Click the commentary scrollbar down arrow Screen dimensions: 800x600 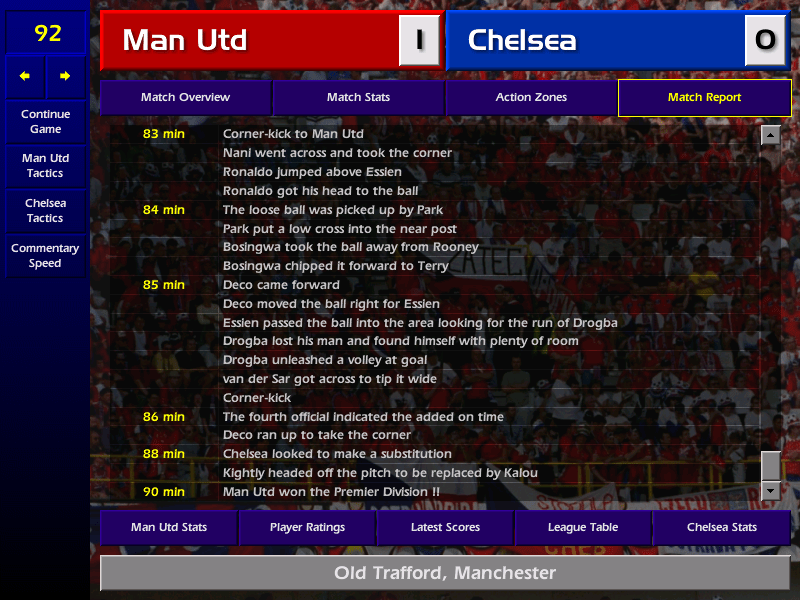click(x=770, y=490)
